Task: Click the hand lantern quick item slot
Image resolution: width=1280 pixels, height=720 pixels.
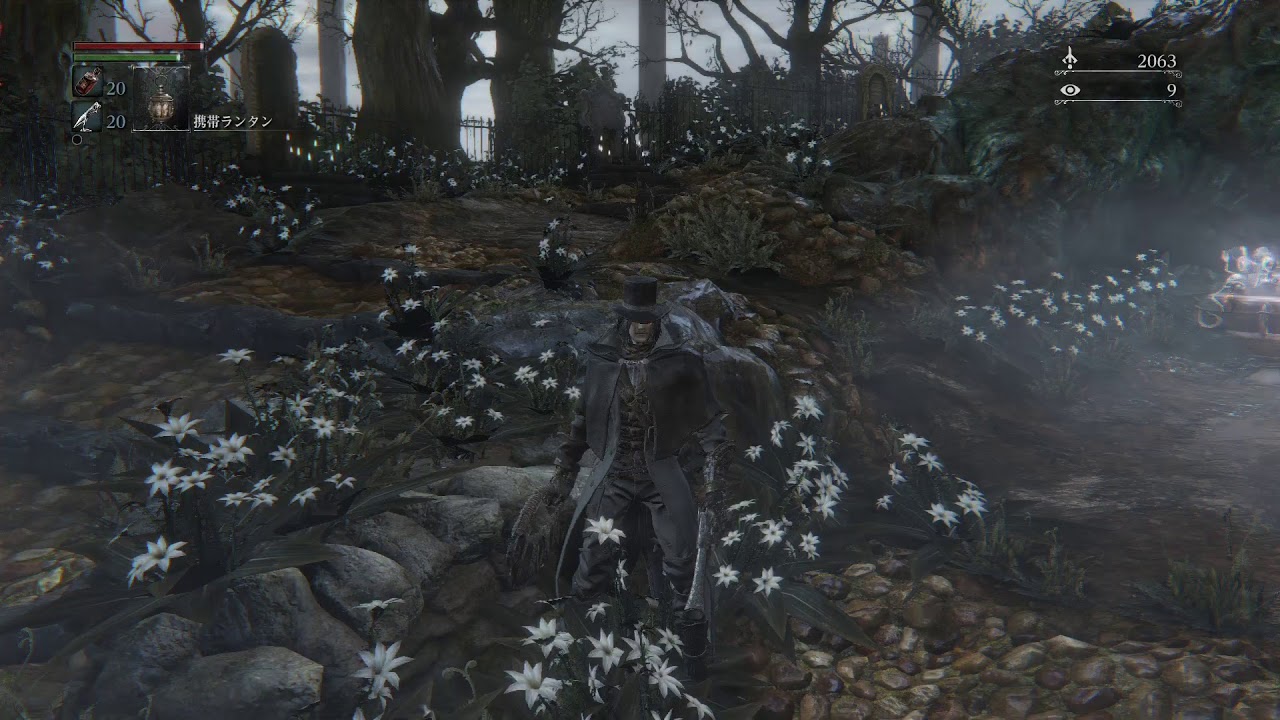Action: coord(160,100)
